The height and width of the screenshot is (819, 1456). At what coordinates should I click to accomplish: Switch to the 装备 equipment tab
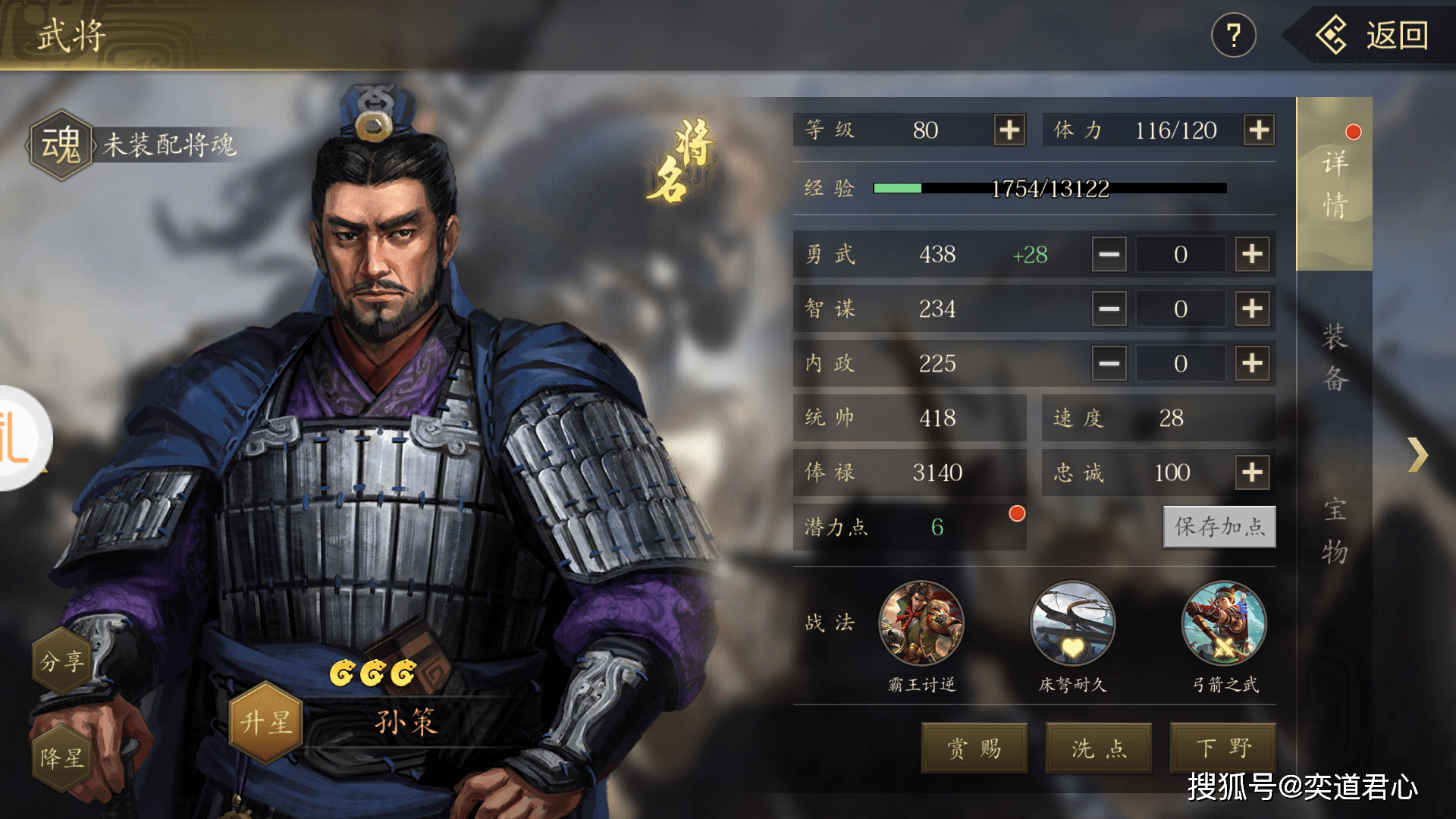point(1335,358)
